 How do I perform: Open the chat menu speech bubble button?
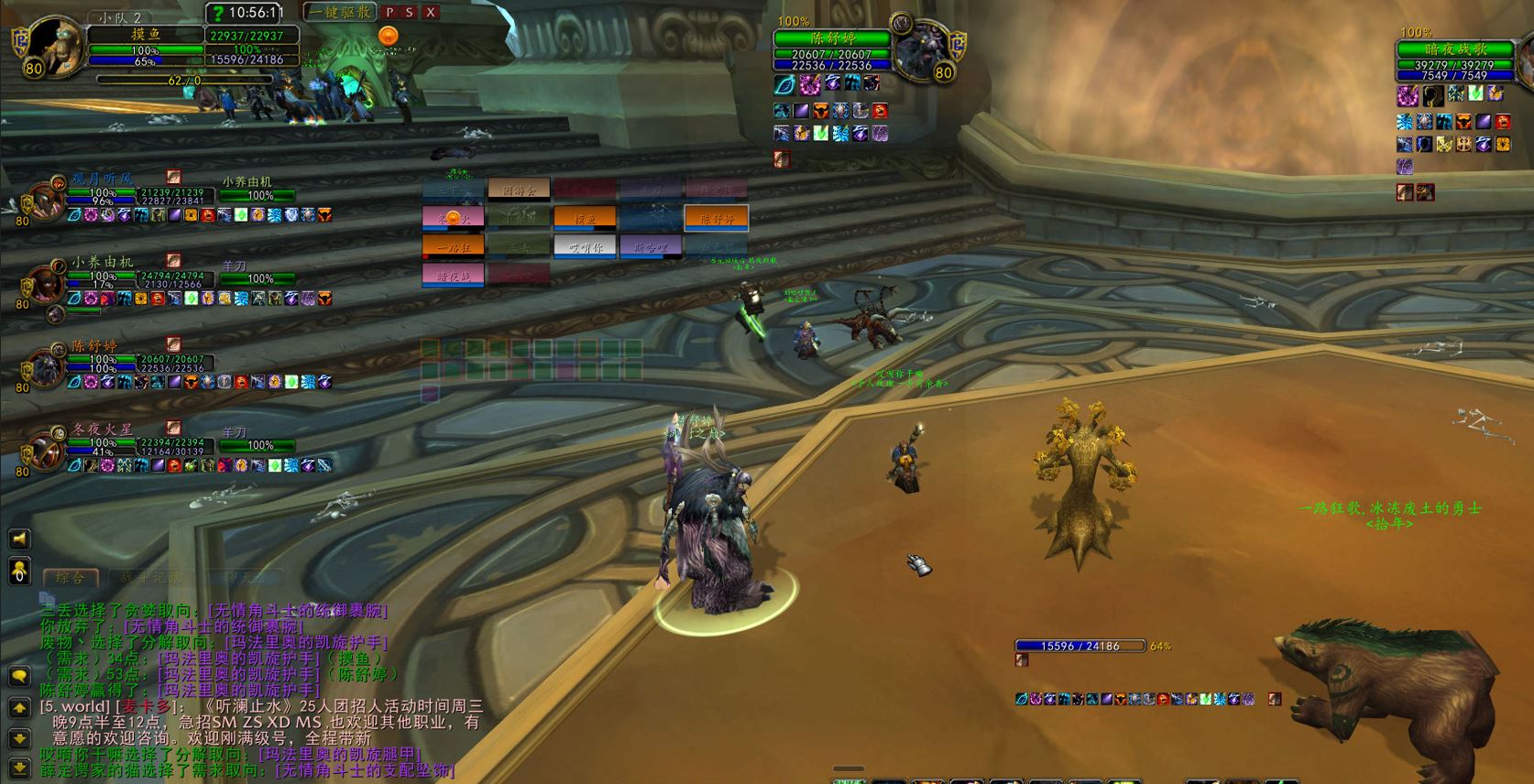(x=19, y=676)
